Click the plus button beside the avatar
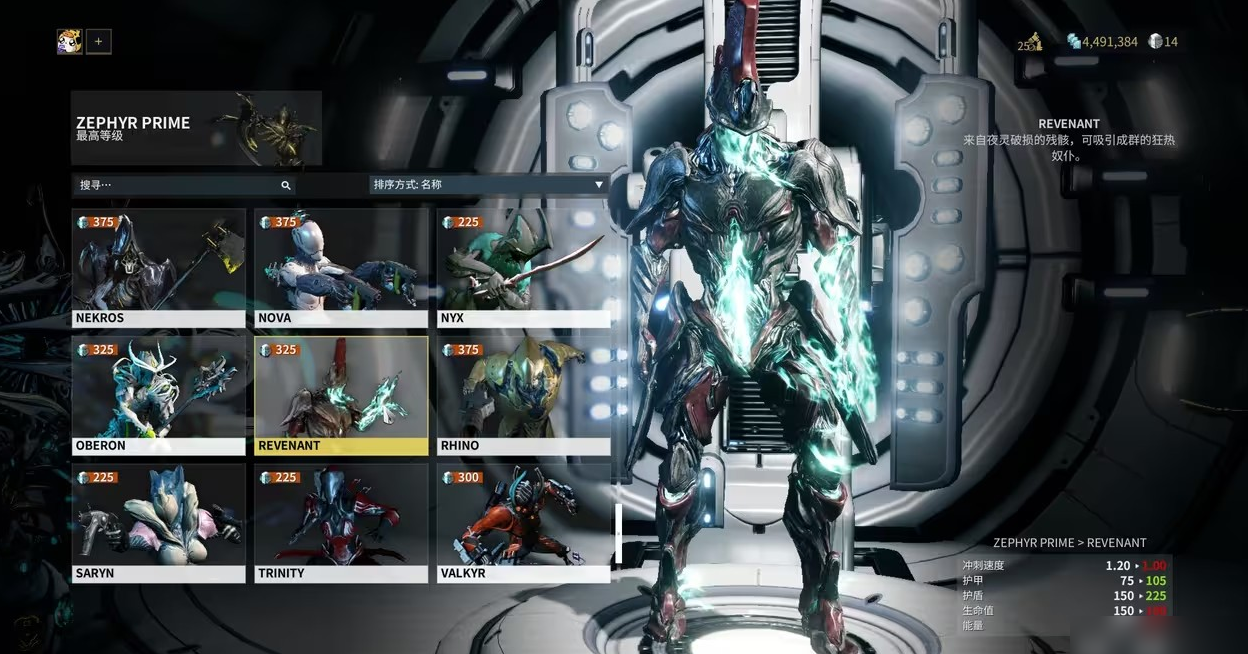Image resolution: width=1248 pixels, height=654 pixels. (x=98, y=42)
